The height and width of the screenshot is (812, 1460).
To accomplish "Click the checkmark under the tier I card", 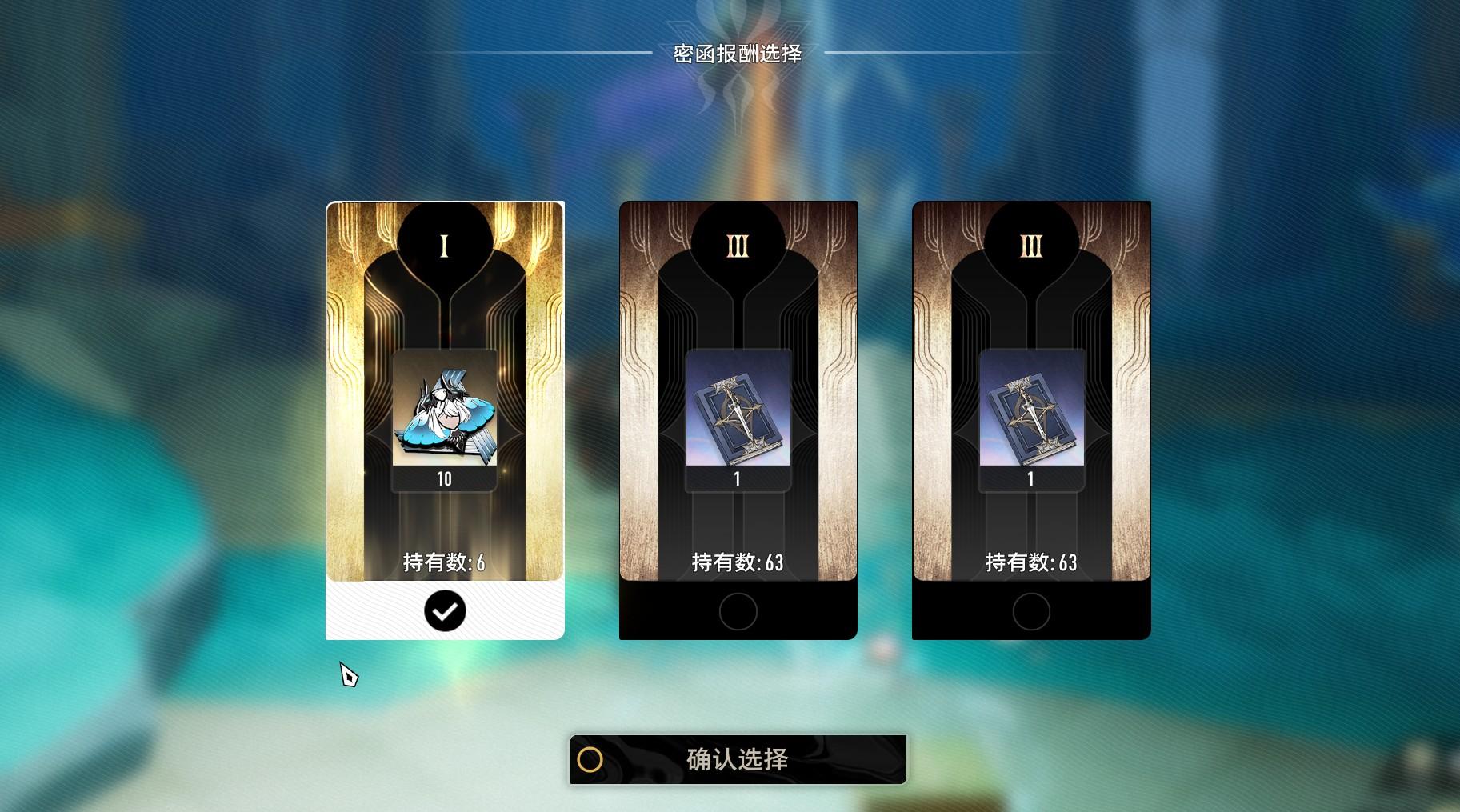I will (445, 611).
